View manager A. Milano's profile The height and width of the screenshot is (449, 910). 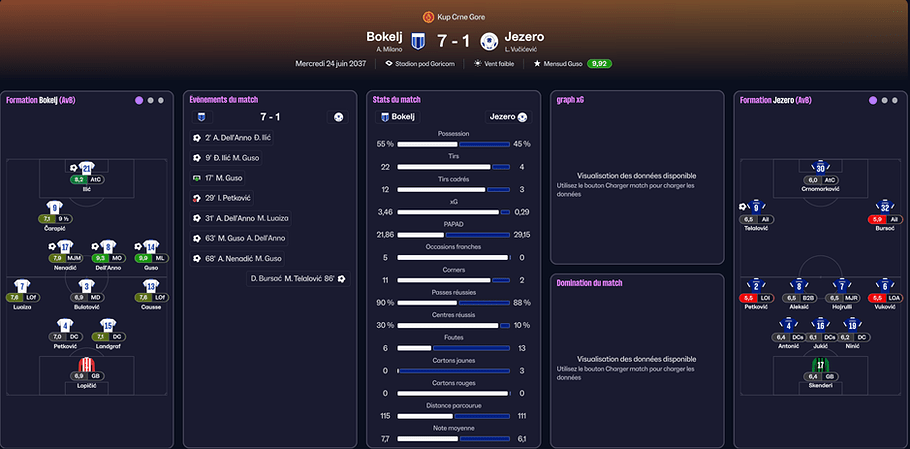tap(388, 49)
